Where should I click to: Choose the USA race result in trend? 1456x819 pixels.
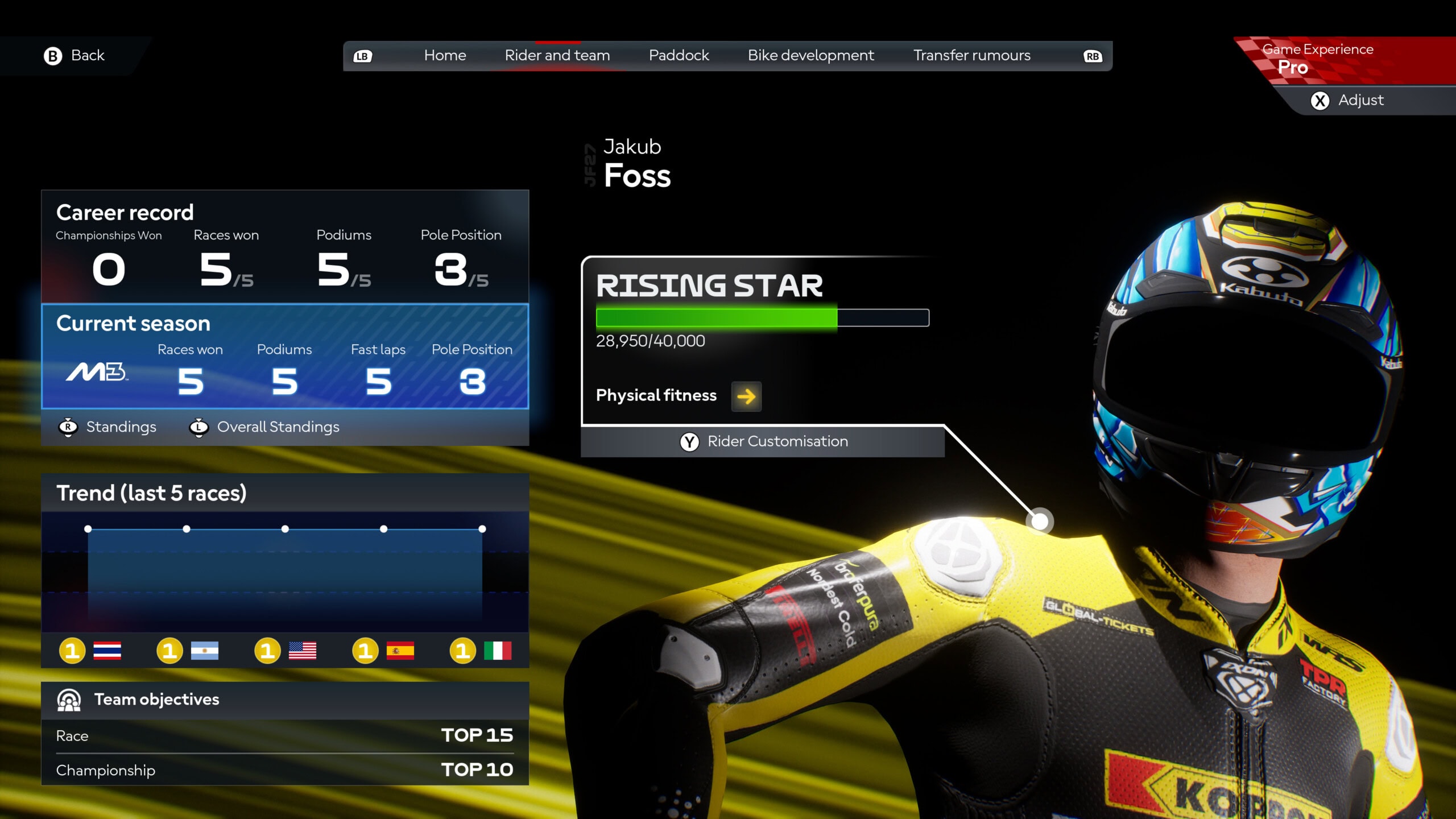286,651
